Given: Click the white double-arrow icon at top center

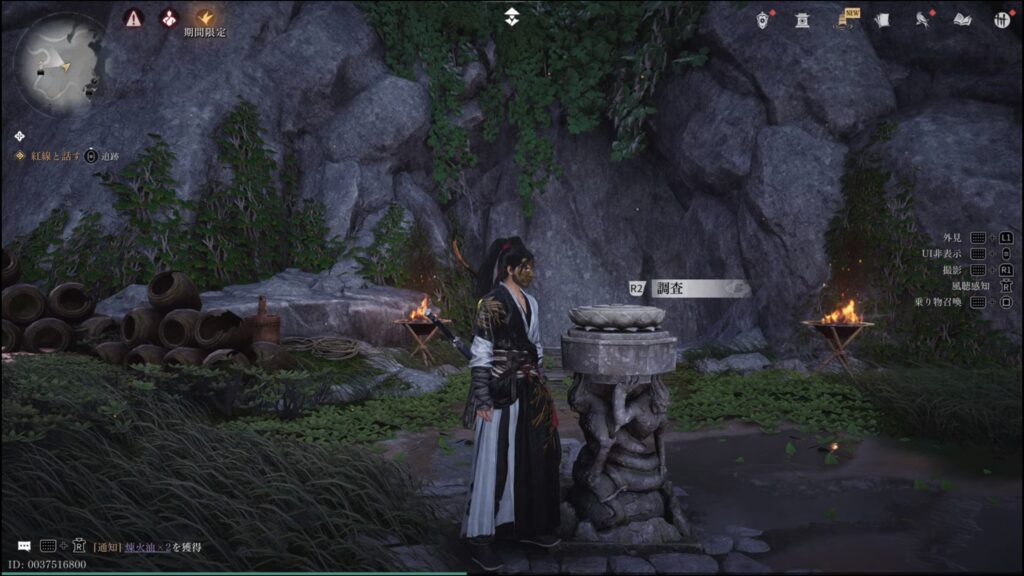Looking at the screenshot, I should coord(512,16).
